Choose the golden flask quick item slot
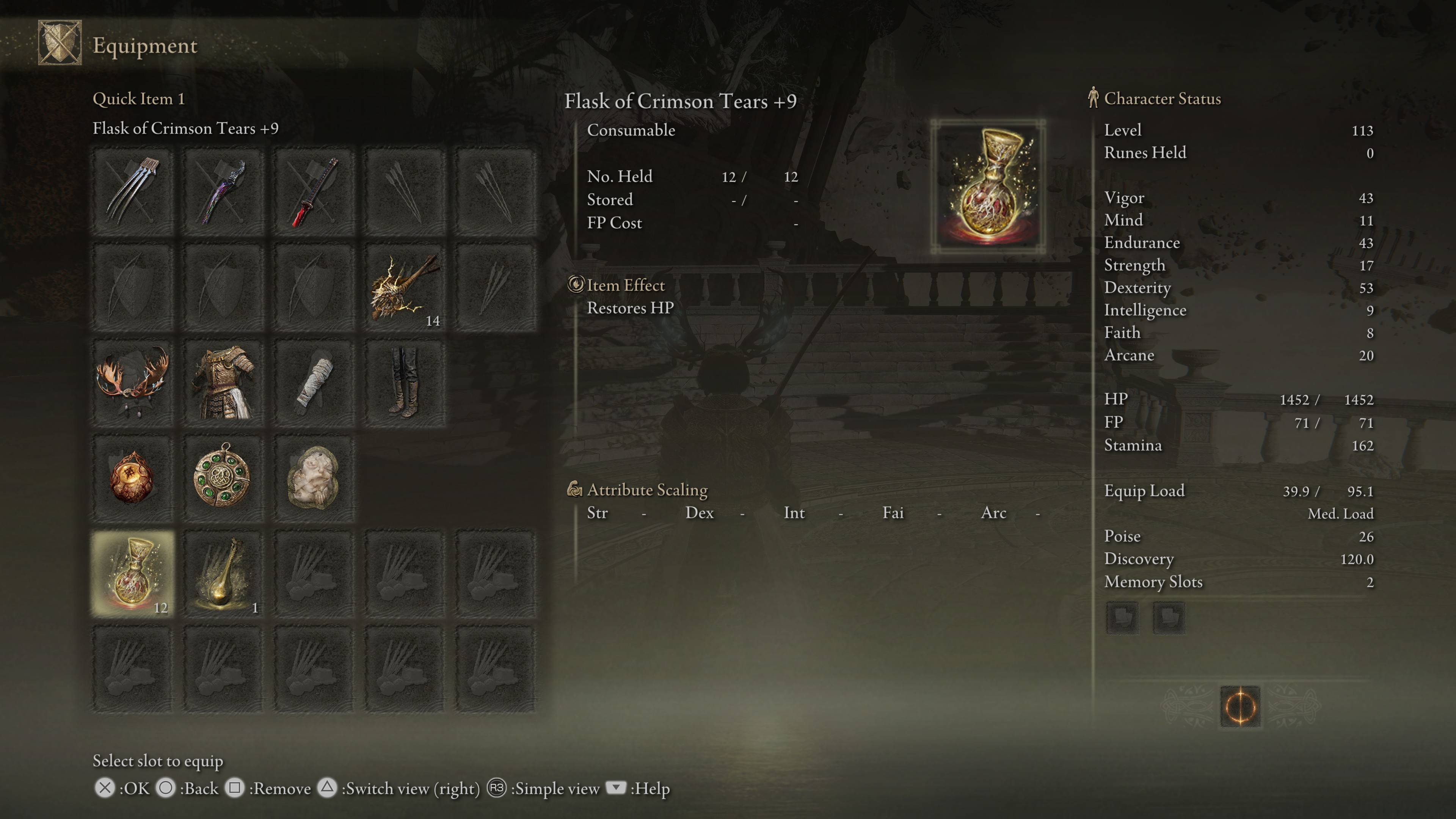 click(224, 574)
